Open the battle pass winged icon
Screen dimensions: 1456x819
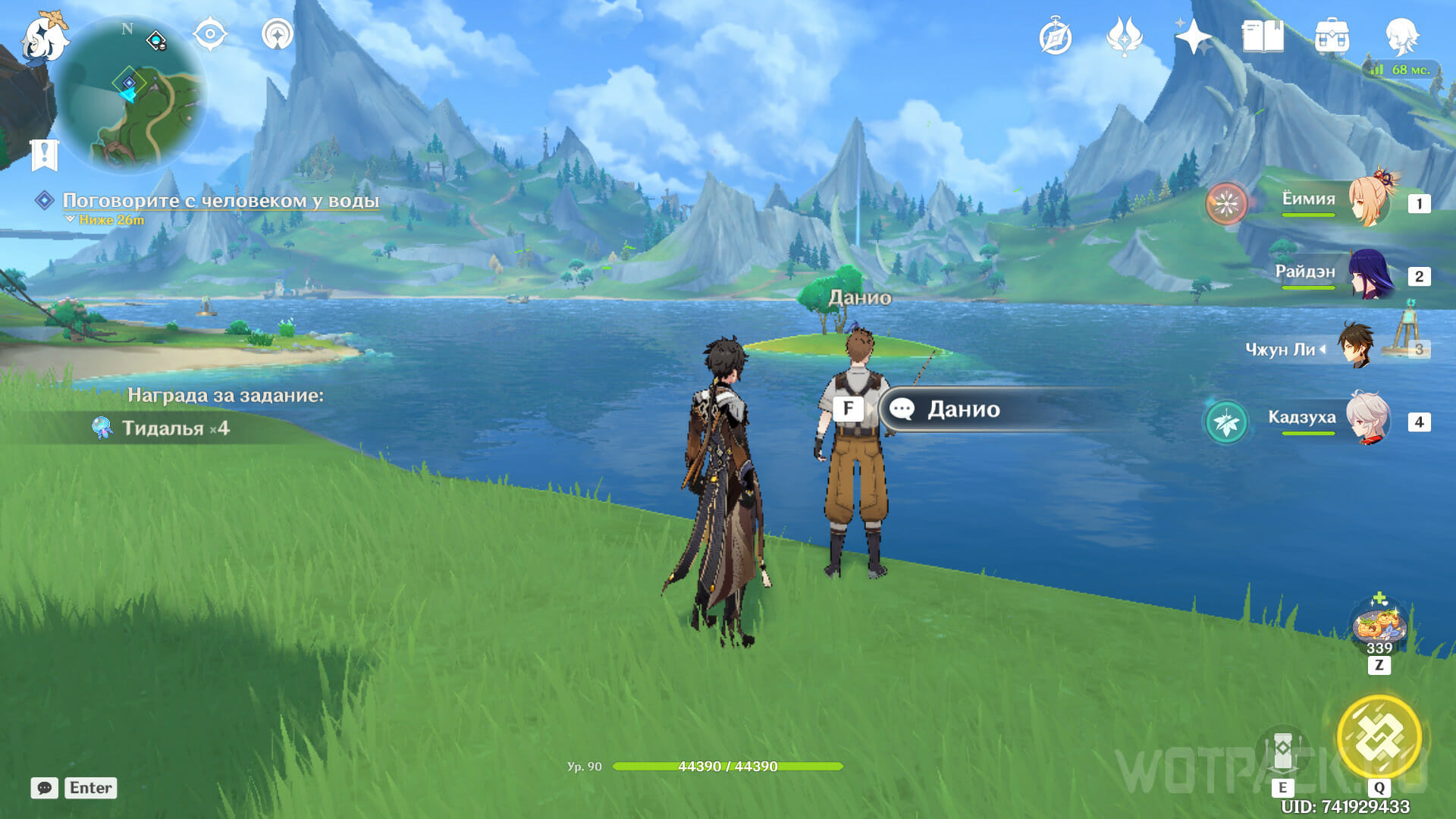(1124, 36)
